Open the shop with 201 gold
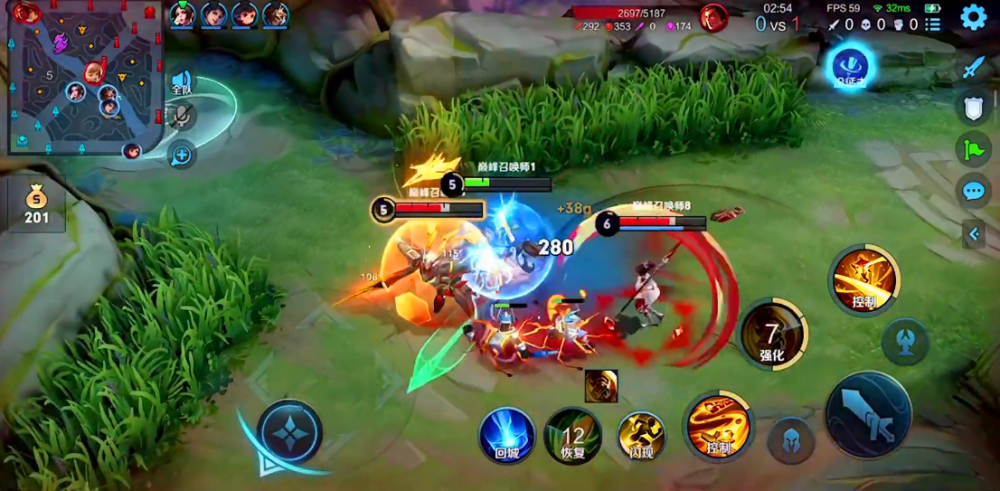 pos(37,204)
